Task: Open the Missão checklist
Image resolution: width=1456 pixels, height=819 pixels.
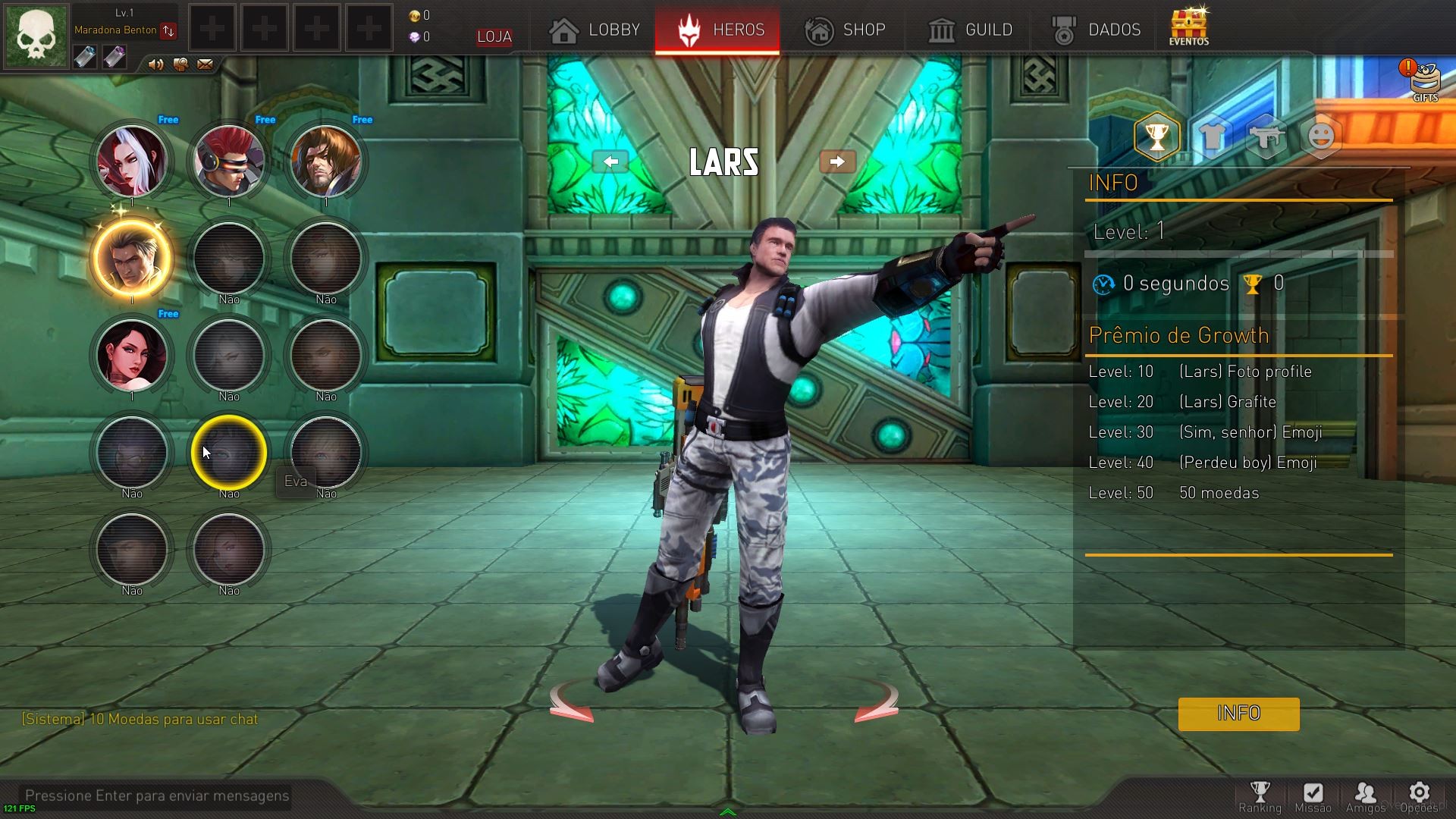Action: [1313, 797]
